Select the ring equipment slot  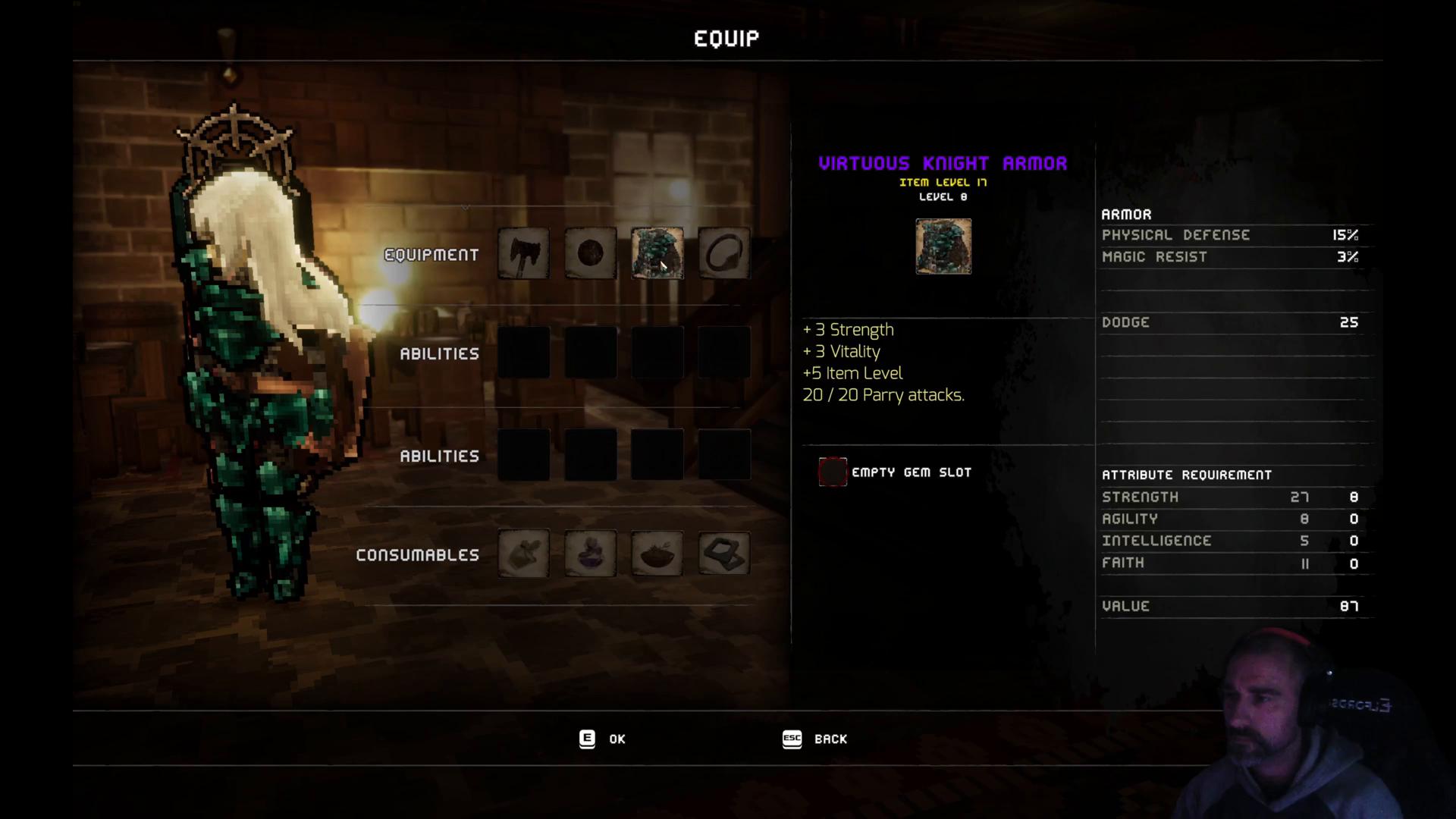pyautogui.click(x=723, y=253)
